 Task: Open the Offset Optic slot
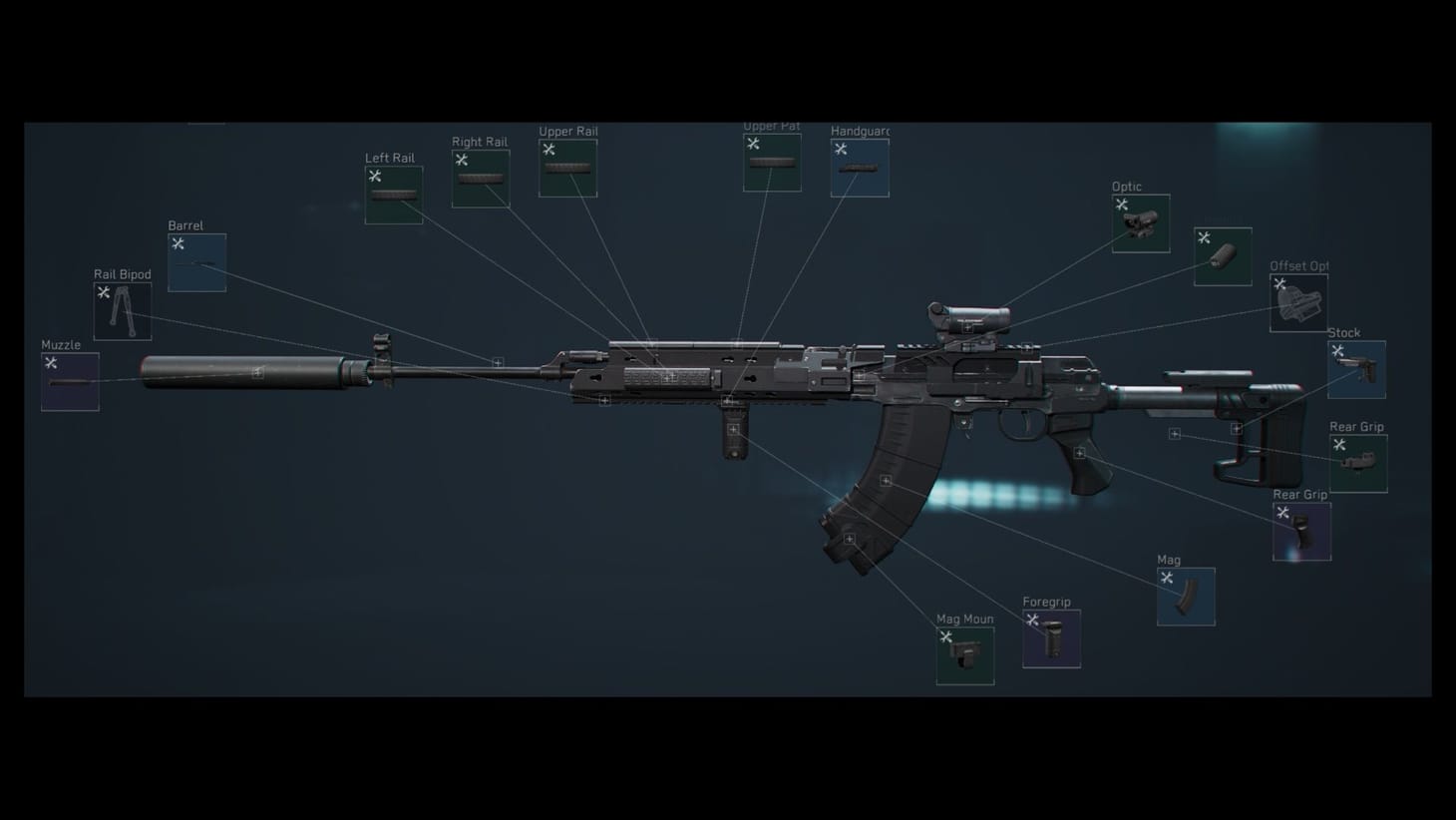[x=1297, y=300]
